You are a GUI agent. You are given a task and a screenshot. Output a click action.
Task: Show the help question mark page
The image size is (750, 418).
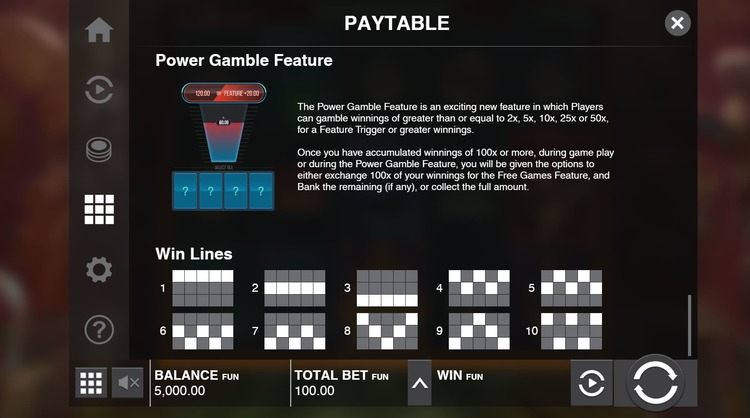click(x=99, y=329)
